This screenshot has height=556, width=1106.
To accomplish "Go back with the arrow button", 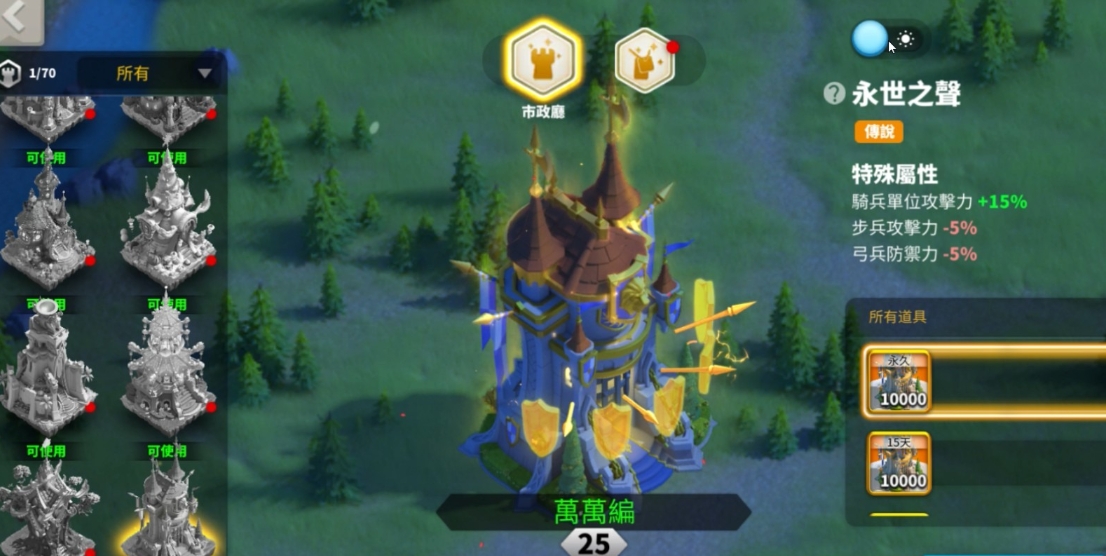I will [x=19, y=20].
